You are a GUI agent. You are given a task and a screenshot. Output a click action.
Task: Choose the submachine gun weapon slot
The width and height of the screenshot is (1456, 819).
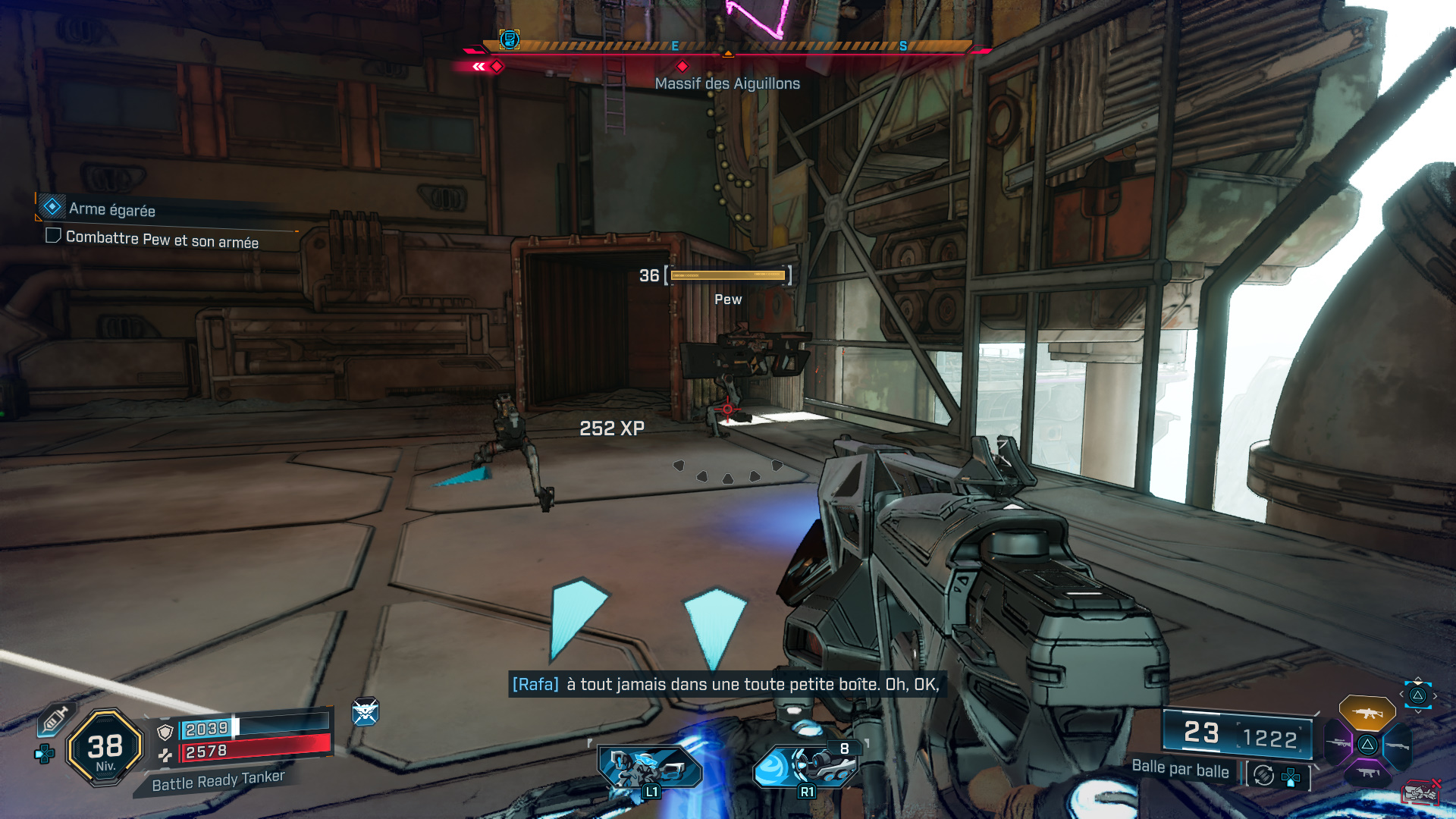1368,773
